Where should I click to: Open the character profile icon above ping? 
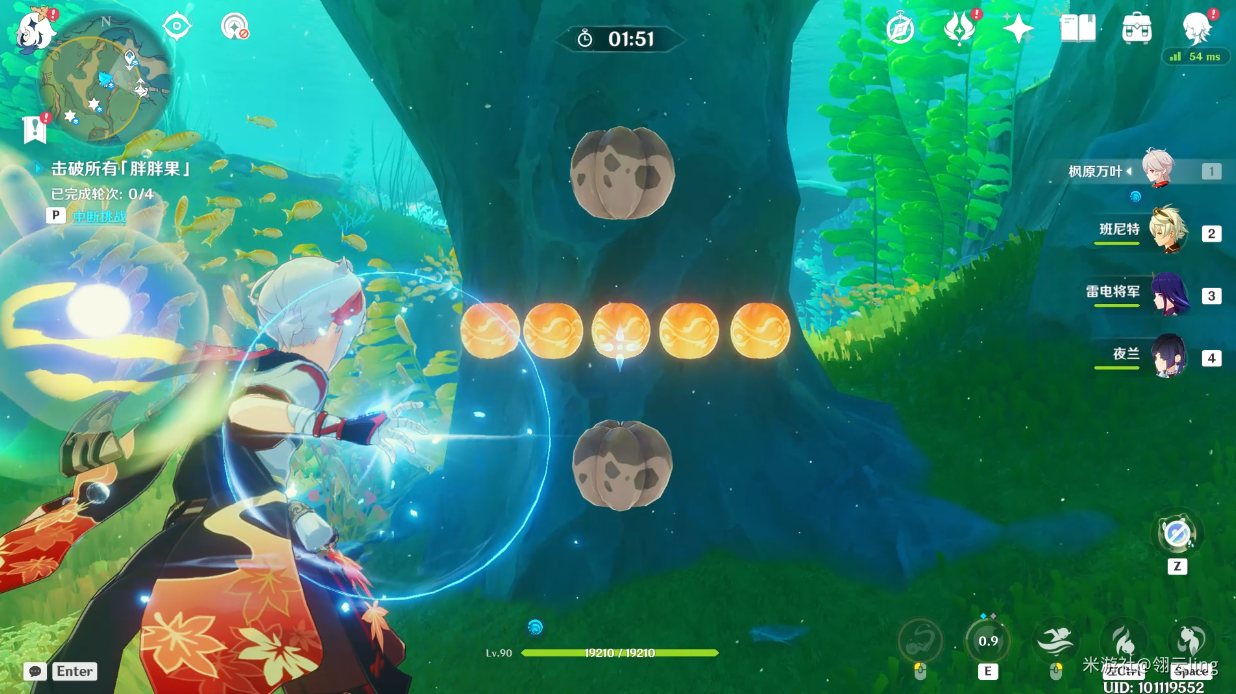[x=1196, y=28]
